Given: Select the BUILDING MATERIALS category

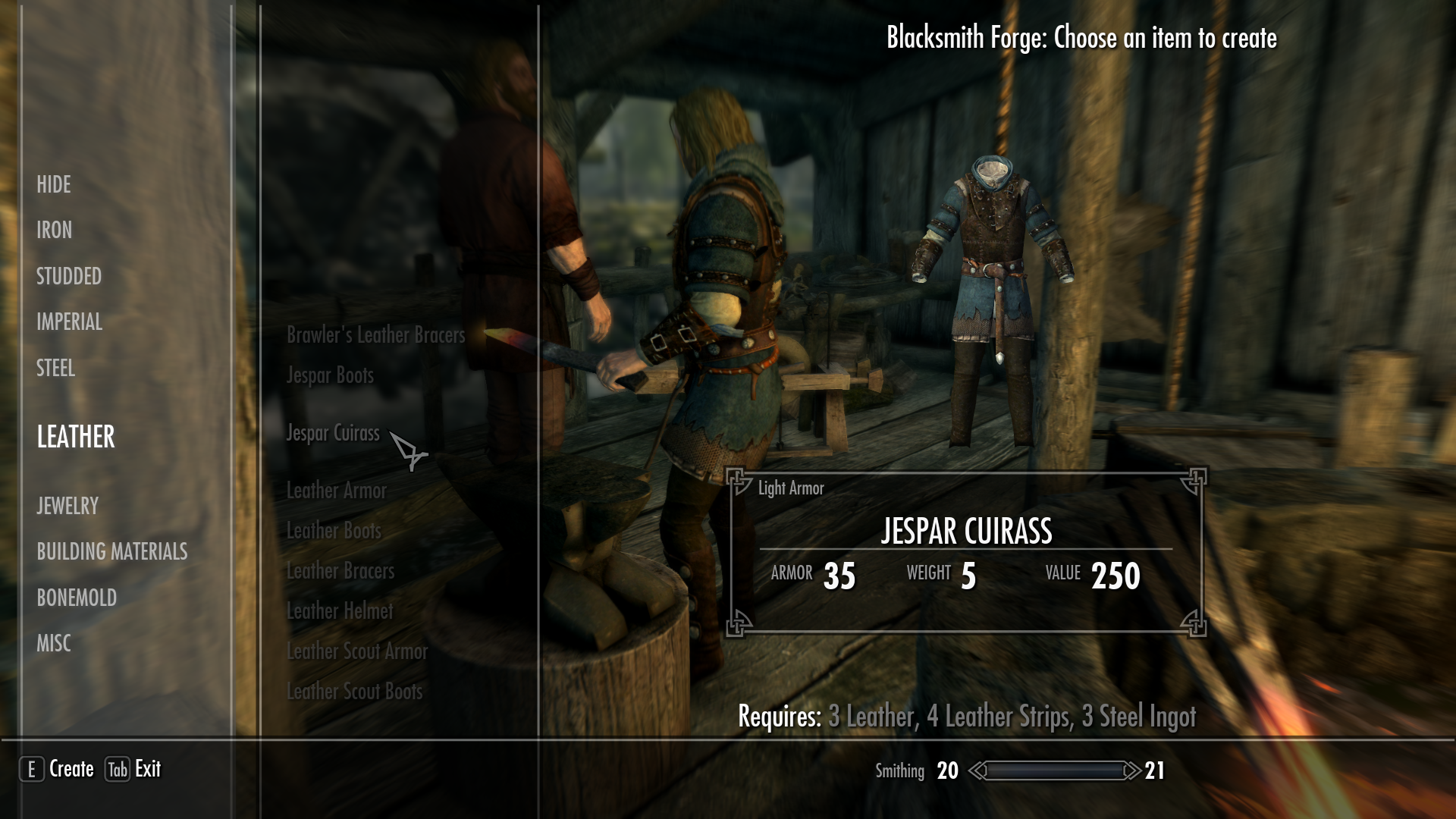Looking at the screenshot, I should (113, 552).
